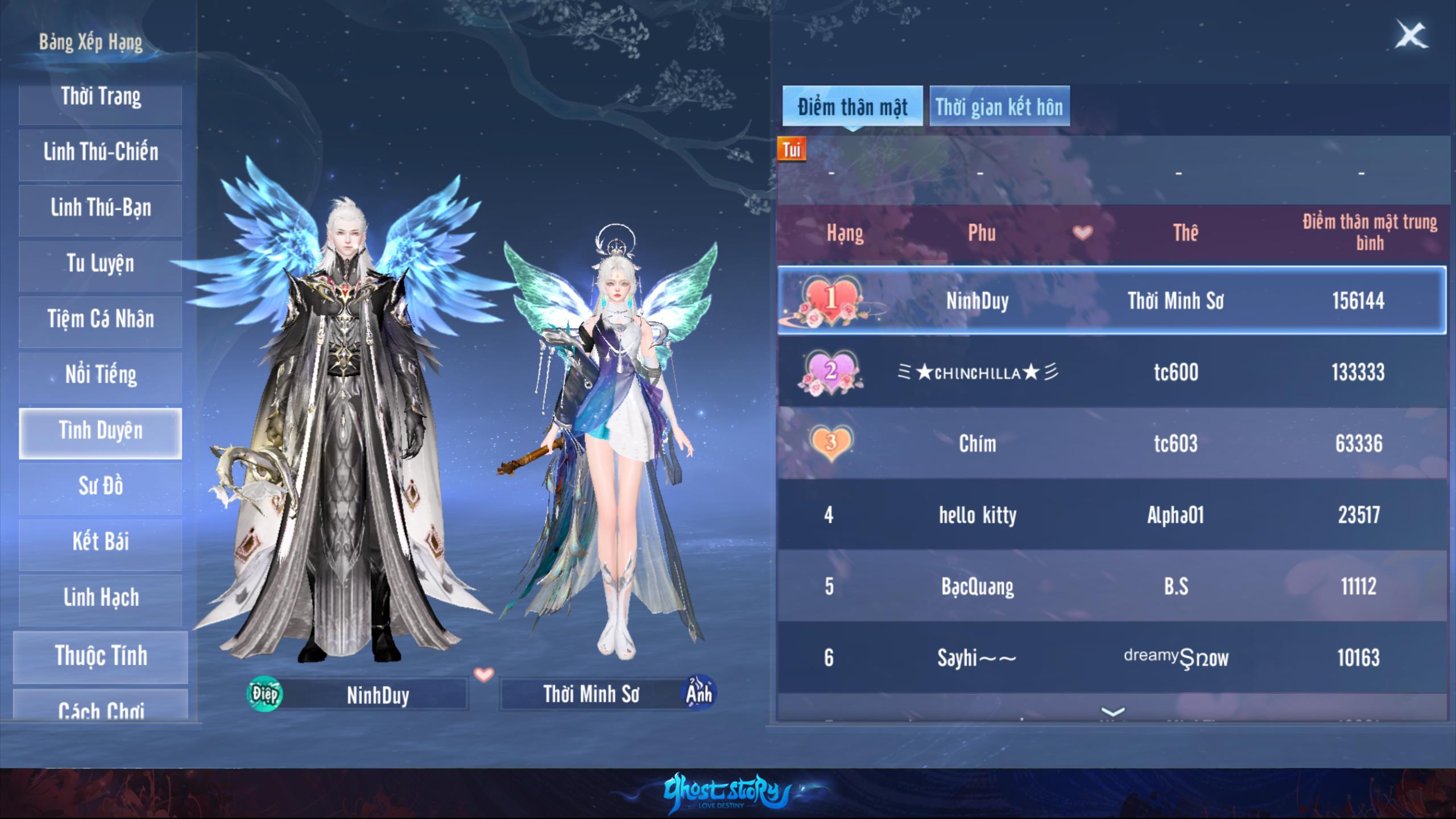Open the Sư Đồ ranking

[x=101, y=487]
